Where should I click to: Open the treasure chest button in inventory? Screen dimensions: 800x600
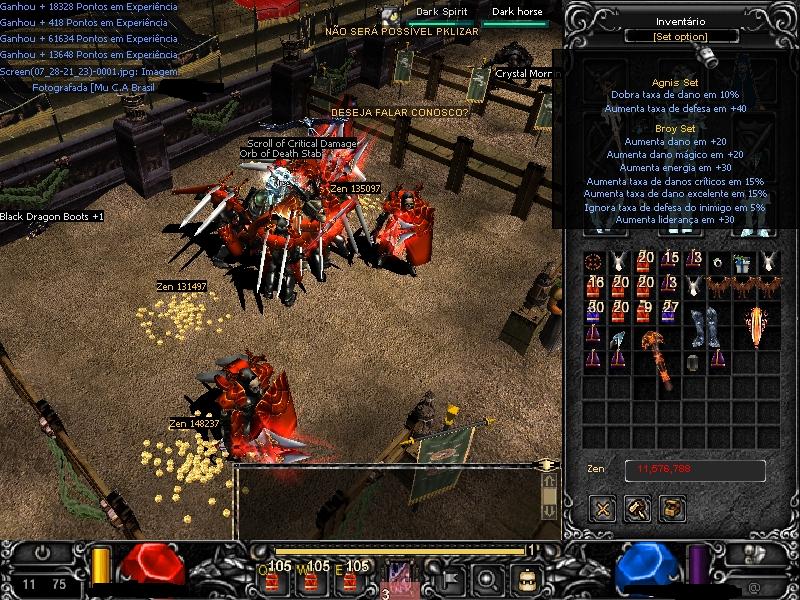point(672,509)
